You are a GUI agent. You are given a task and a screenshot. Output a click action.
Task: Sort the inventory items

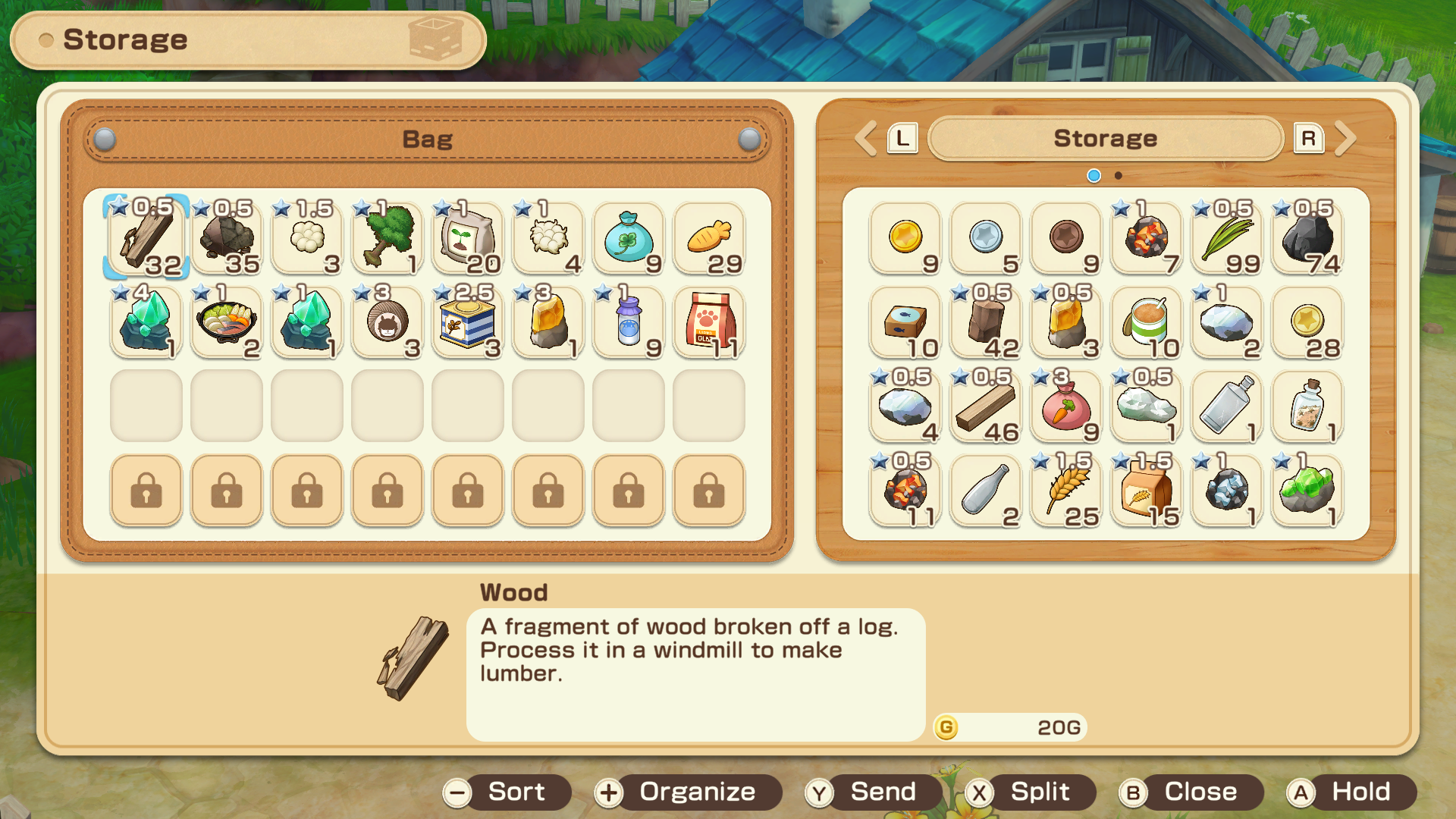507,792
